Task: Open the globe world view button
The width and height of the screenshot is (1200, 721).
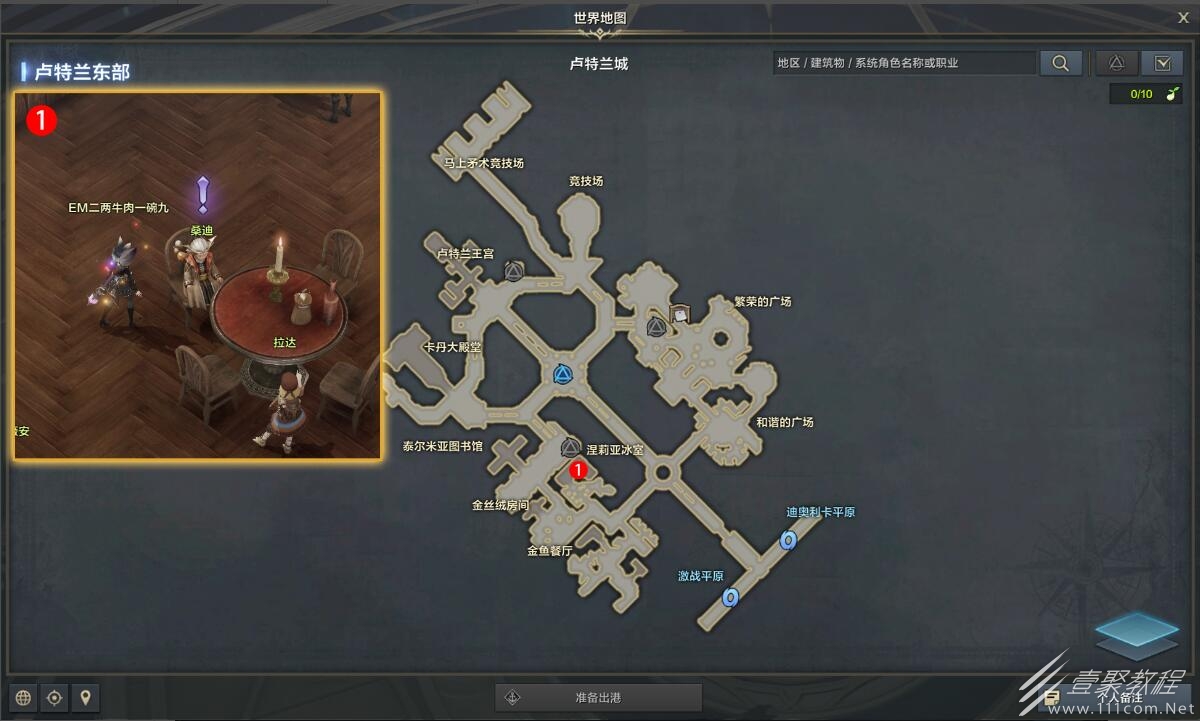Action: pos(24,697)
